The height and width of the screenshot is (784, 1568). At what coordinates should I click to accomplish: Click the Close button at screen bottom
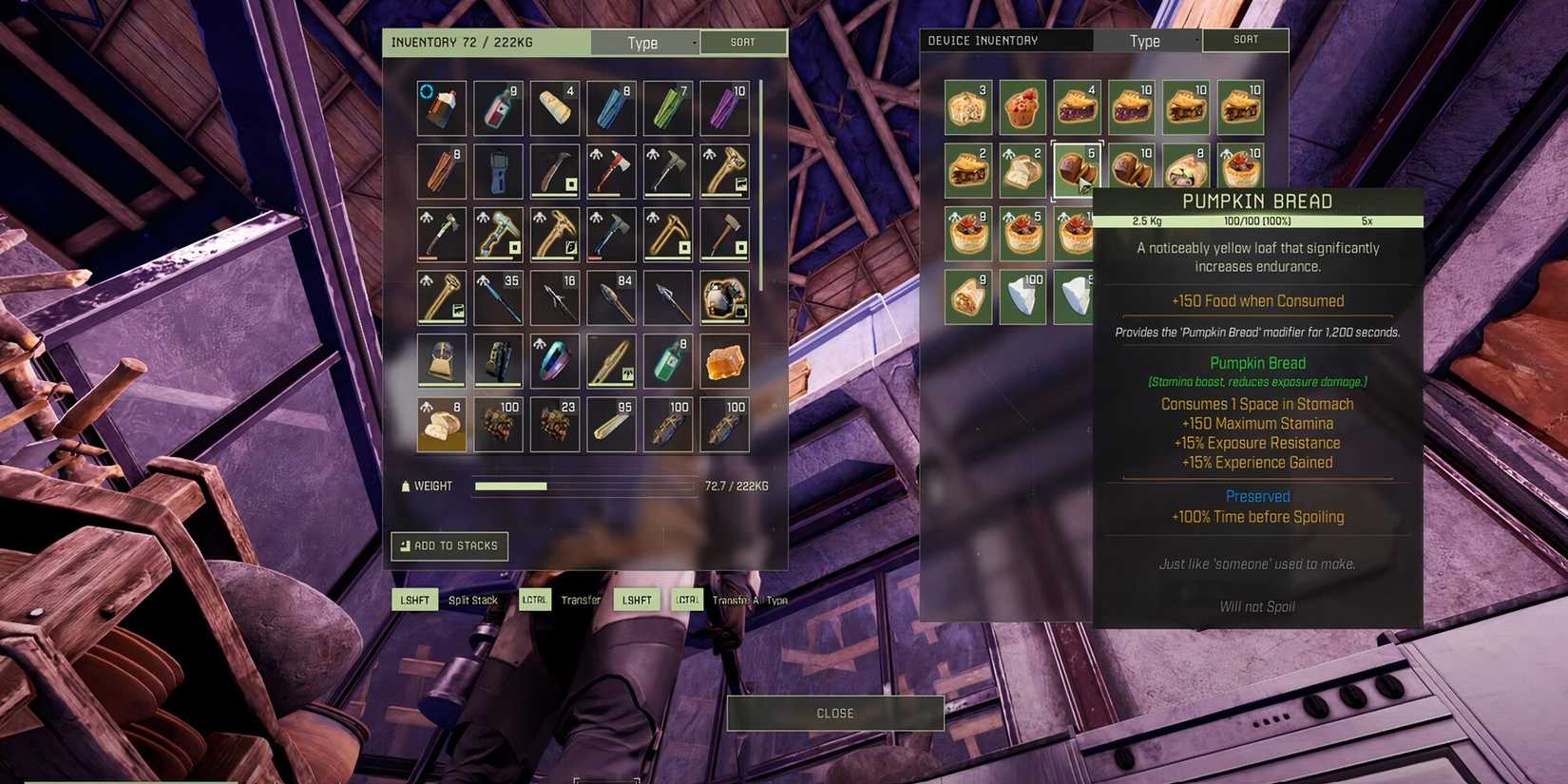tap(835, 713)
